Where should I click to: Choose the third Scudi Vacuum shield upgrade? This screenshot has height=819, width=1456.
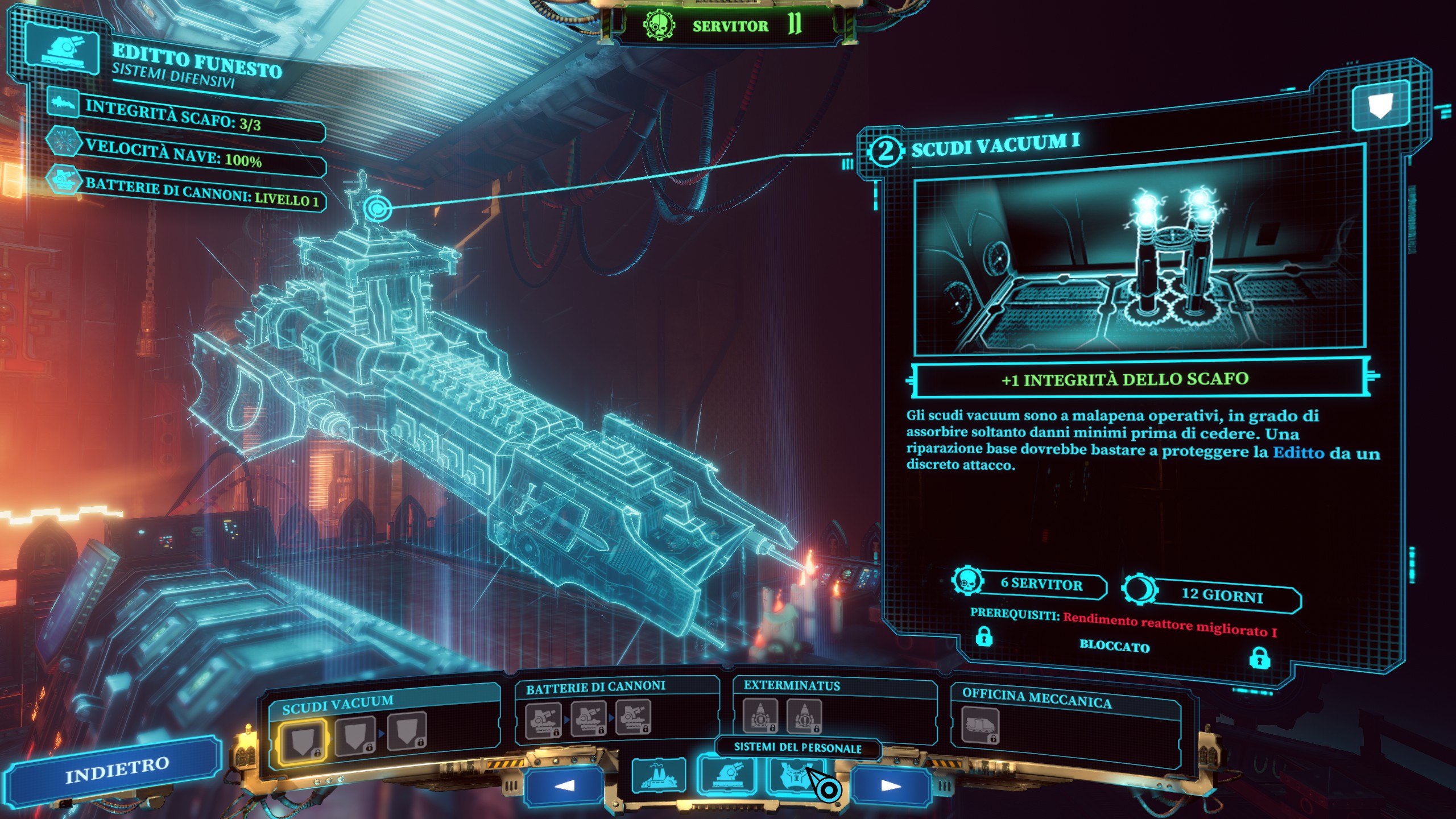click(407, 731)
